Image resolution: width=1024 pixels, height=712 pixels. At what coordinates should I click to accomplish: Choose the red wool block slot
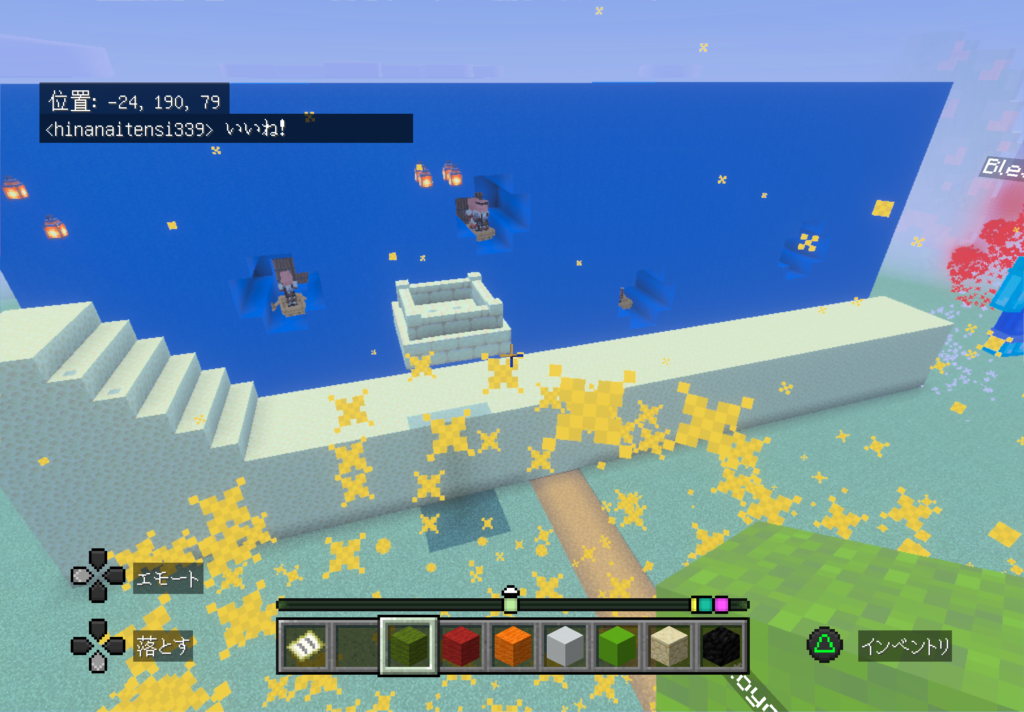(461, 647)
